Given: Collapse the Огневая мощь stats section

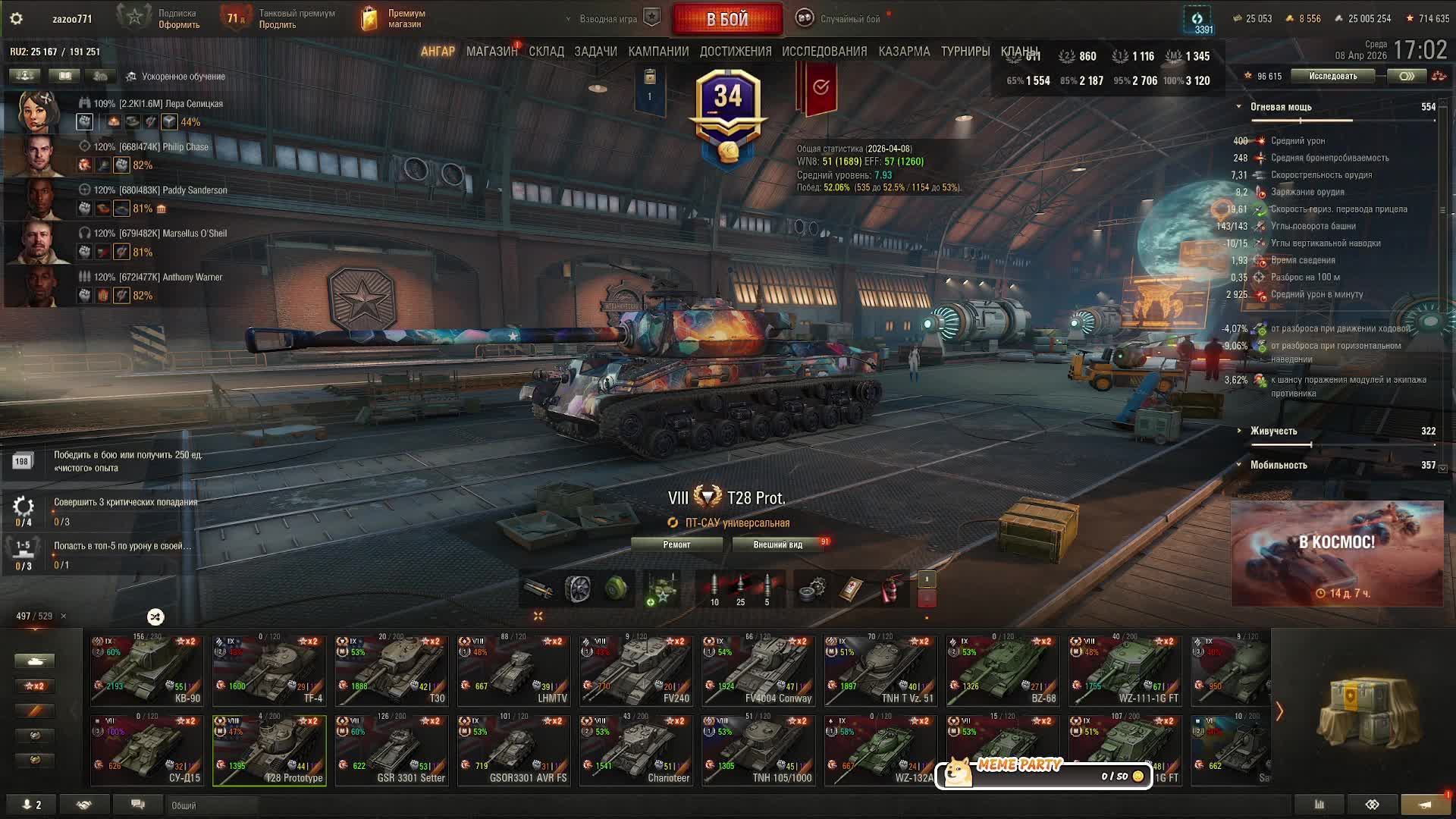Looking at the screenshot, I should [x=1239, y=107].
